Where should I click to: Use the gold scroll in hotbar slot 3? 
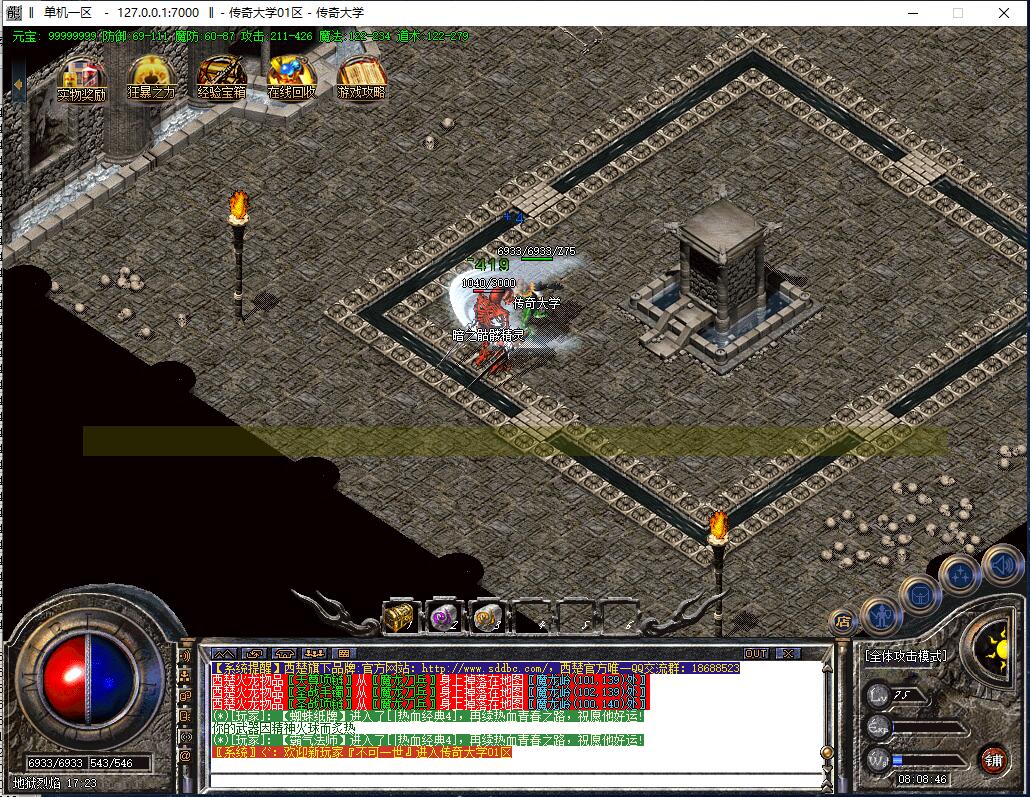pyautogui.click(x=487, y=617)
